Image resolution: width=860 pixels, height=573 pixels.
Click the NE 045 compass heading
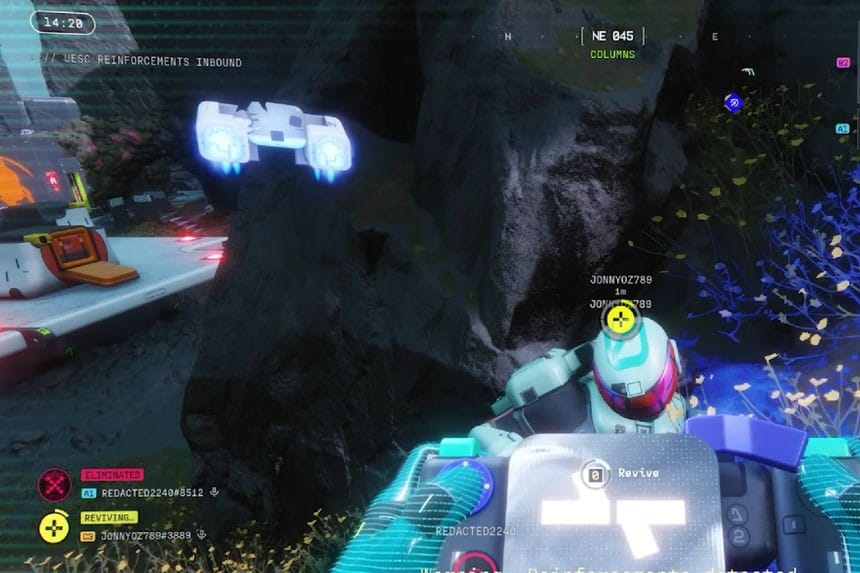click(x=612, y=36)
